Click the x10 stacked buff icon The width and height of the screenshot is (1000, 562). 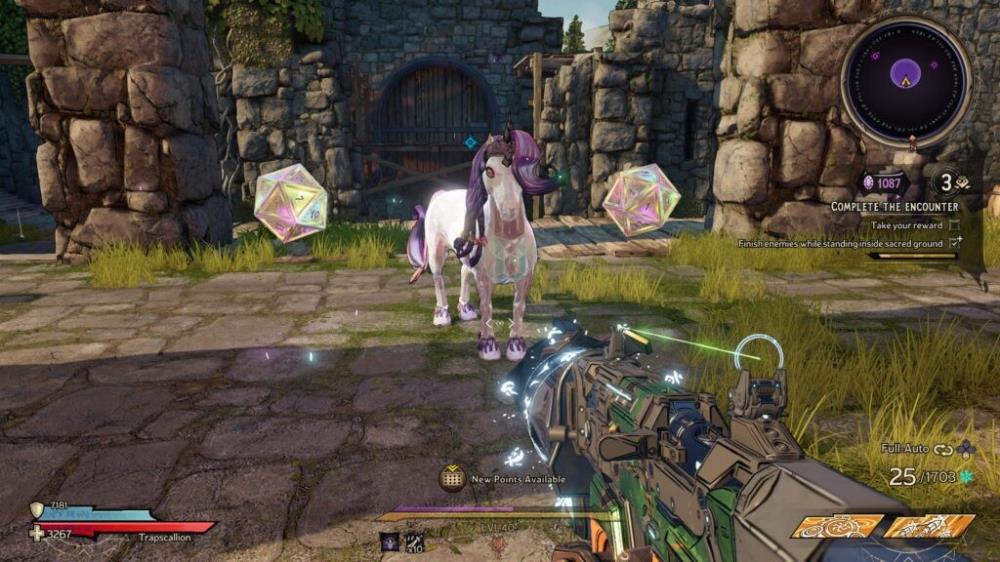[x=413, y=541]
